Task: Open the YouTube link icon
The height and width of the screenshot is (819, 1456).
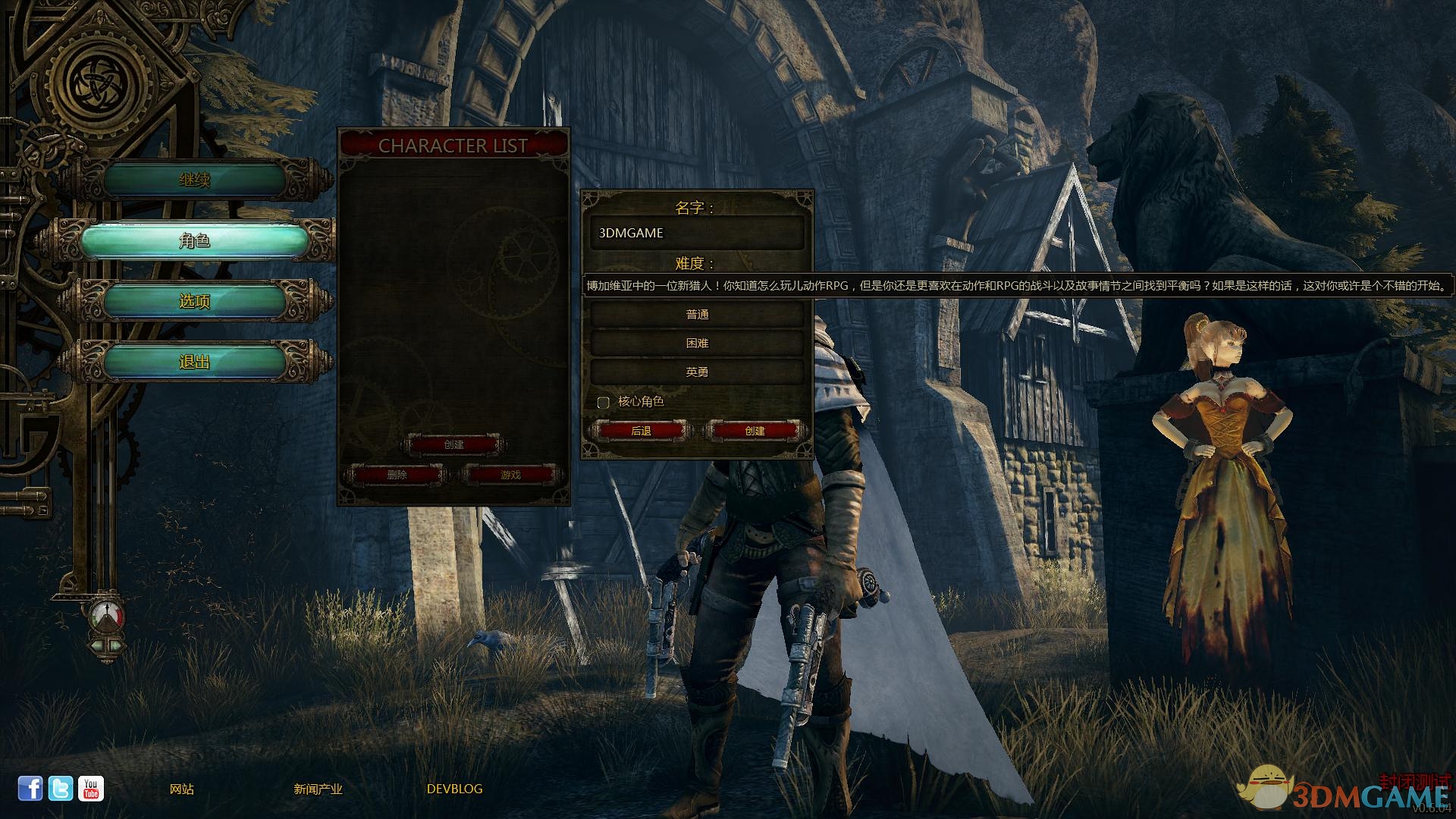Action: tap(91, 789)
